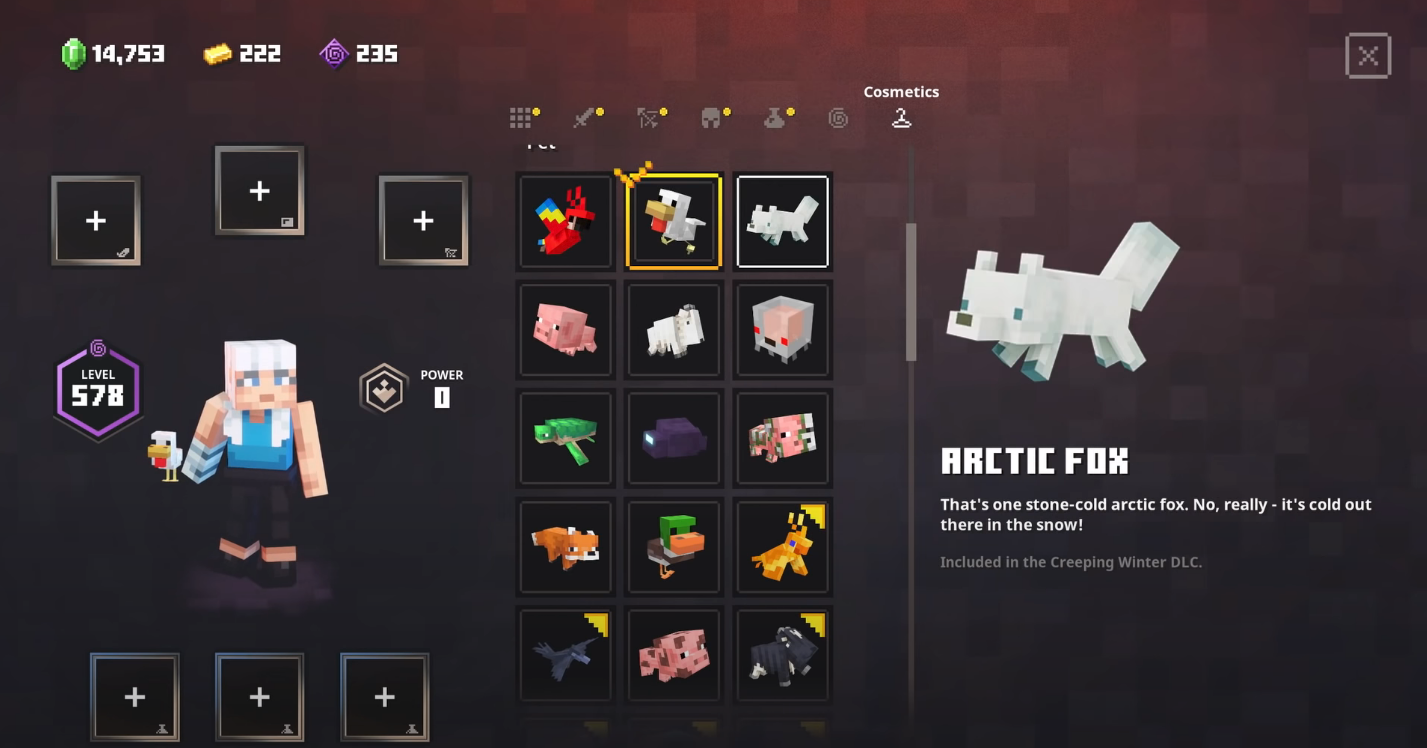
Task: Click the empty melee weapon slot
Action: tap(96, 221)
